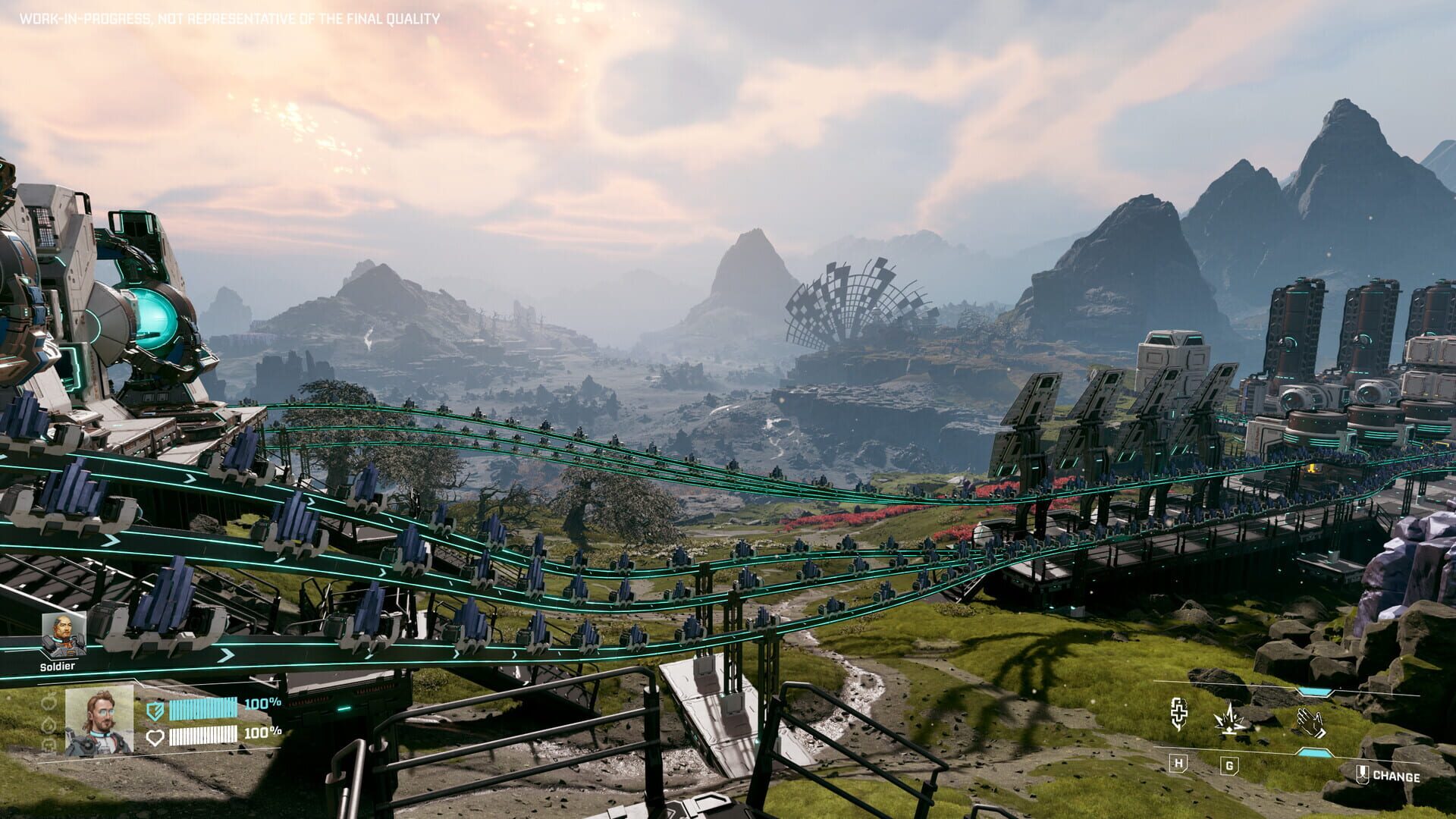Select the apple hunger status icon
This screenshot has width=1456, height=819.
pyautogui.click(x=49, y=701)
